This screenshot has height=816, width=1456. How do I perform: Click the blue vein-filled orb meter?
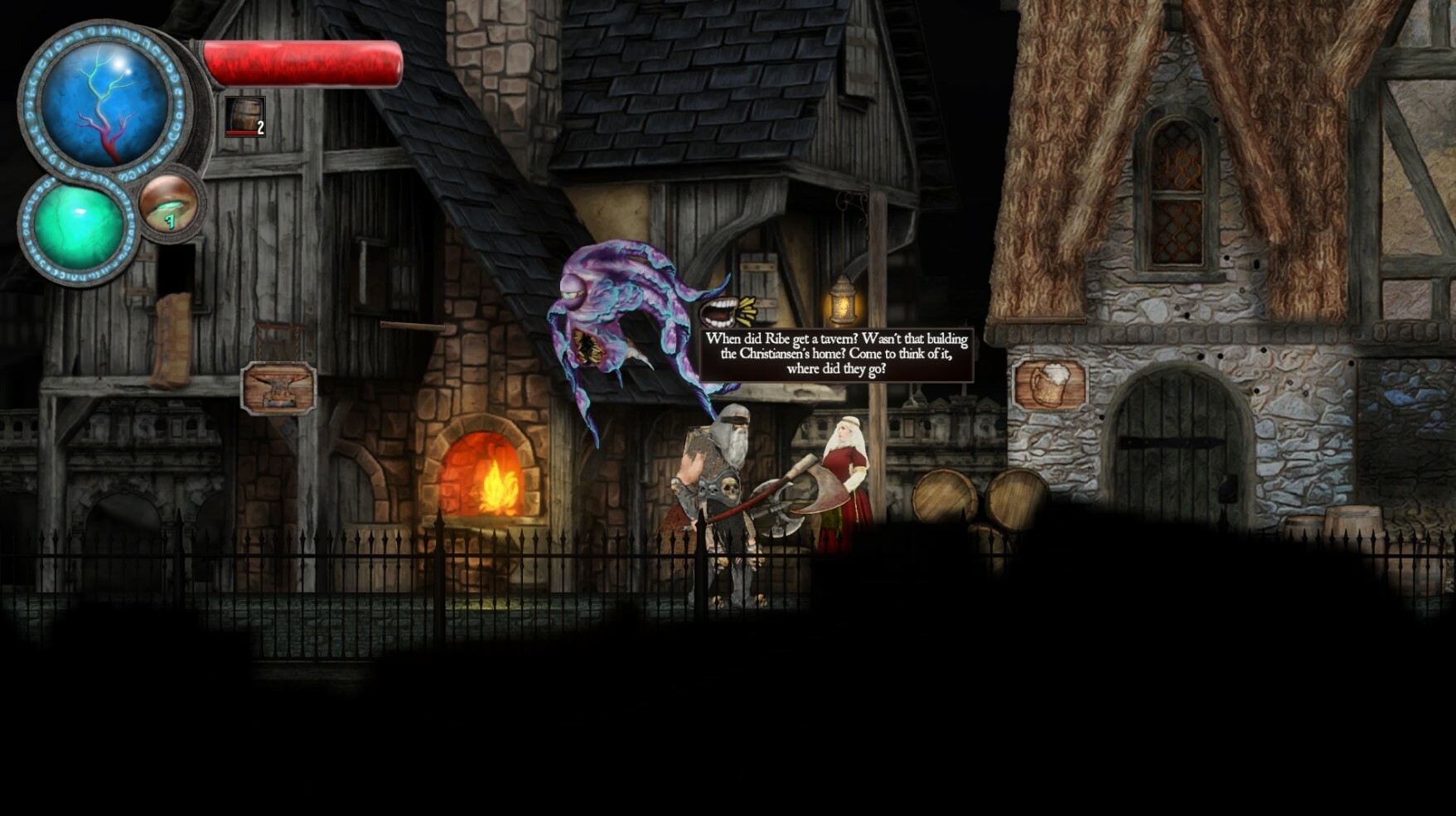(x=99, y=99)
